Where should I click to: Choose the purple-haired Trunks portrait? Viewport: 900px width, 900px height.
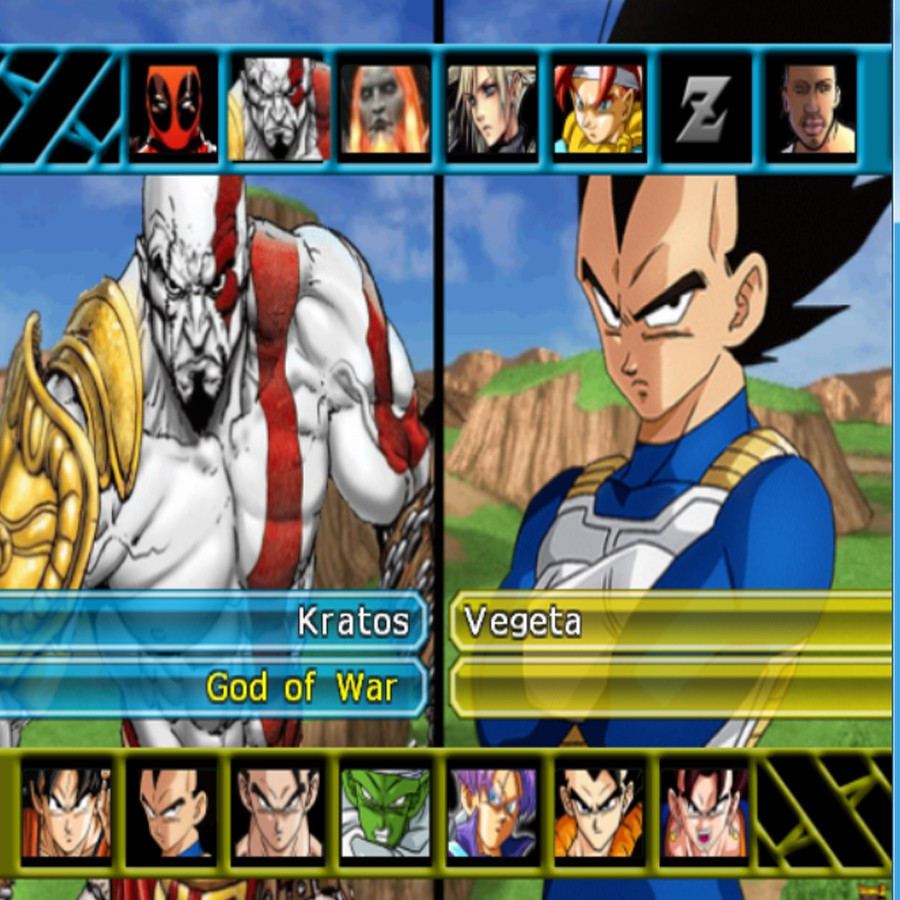point(491,812)
